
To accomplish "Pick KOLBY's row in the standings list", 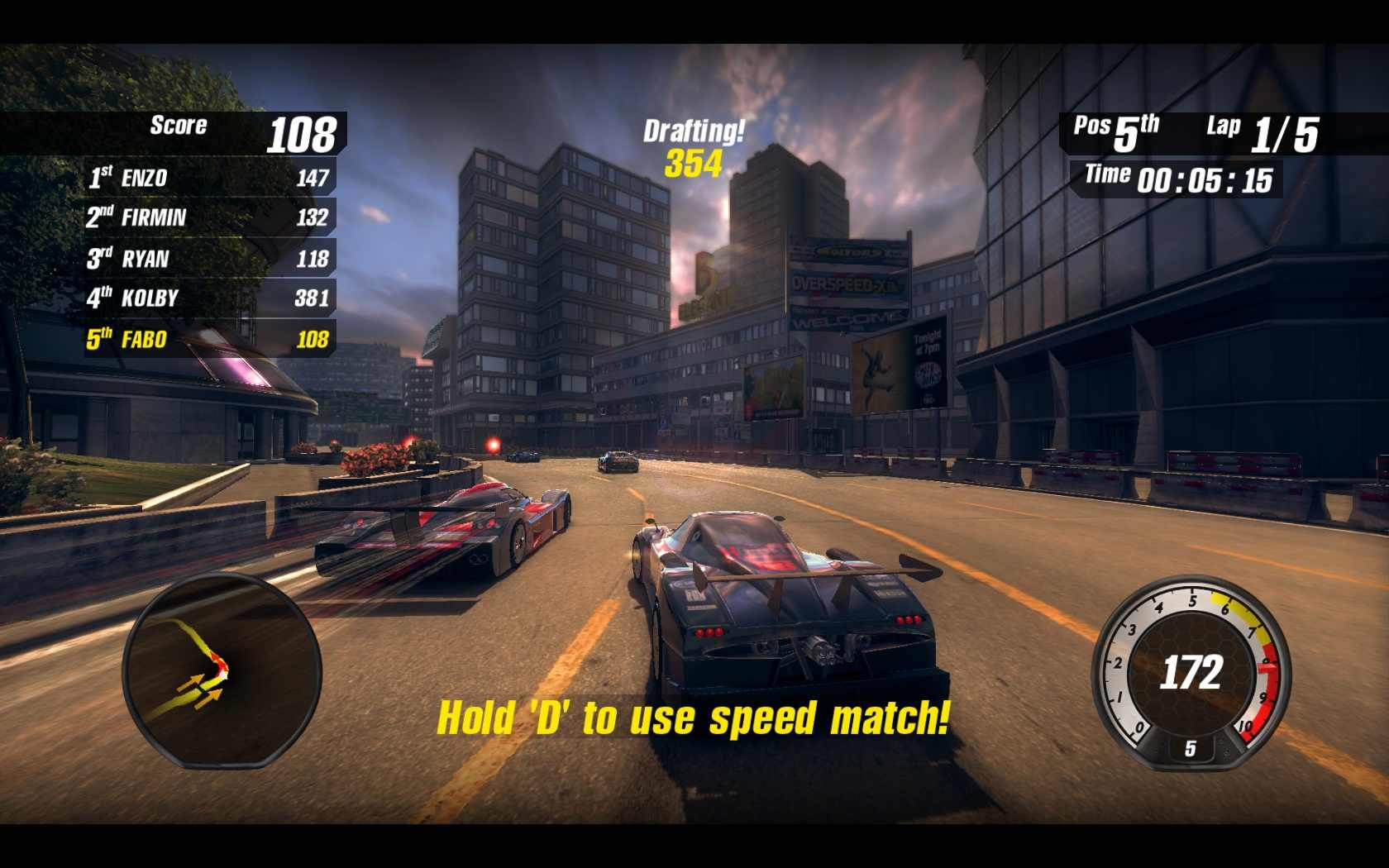I will pyautogui.click(x=209, y=298).
